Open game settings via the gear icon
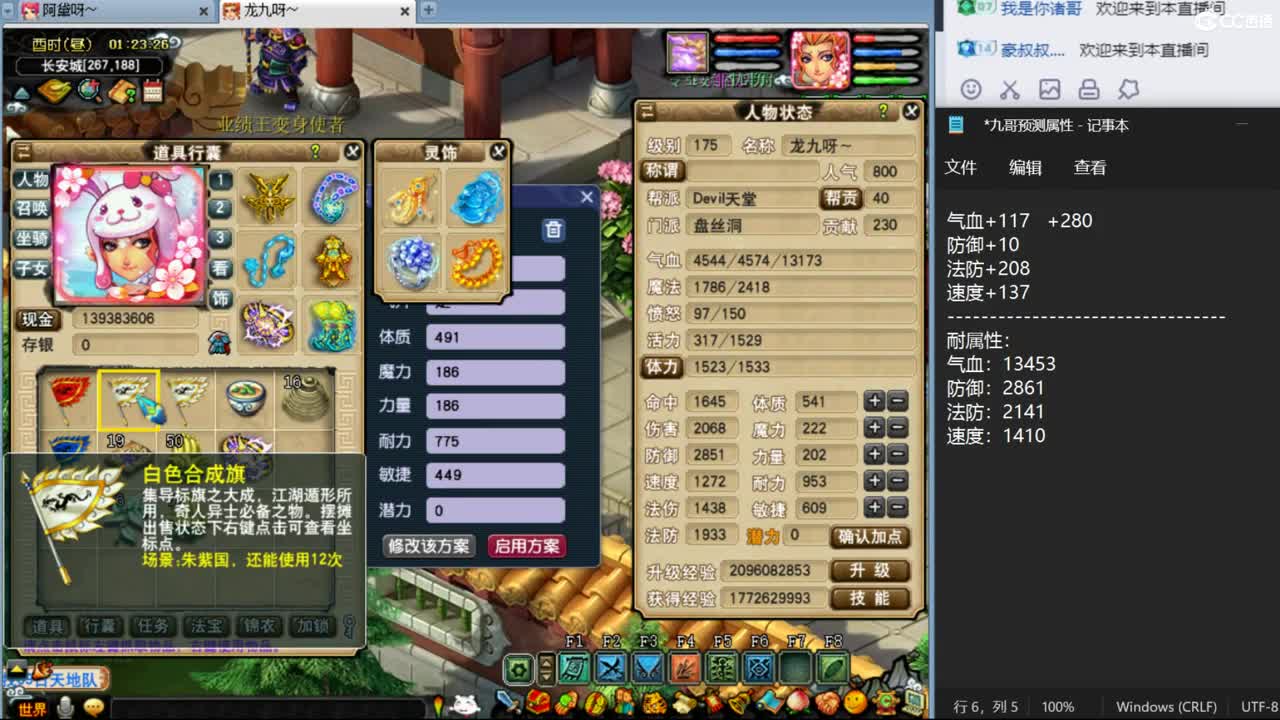The image size is (1280, 720). (x=517, y=665)
